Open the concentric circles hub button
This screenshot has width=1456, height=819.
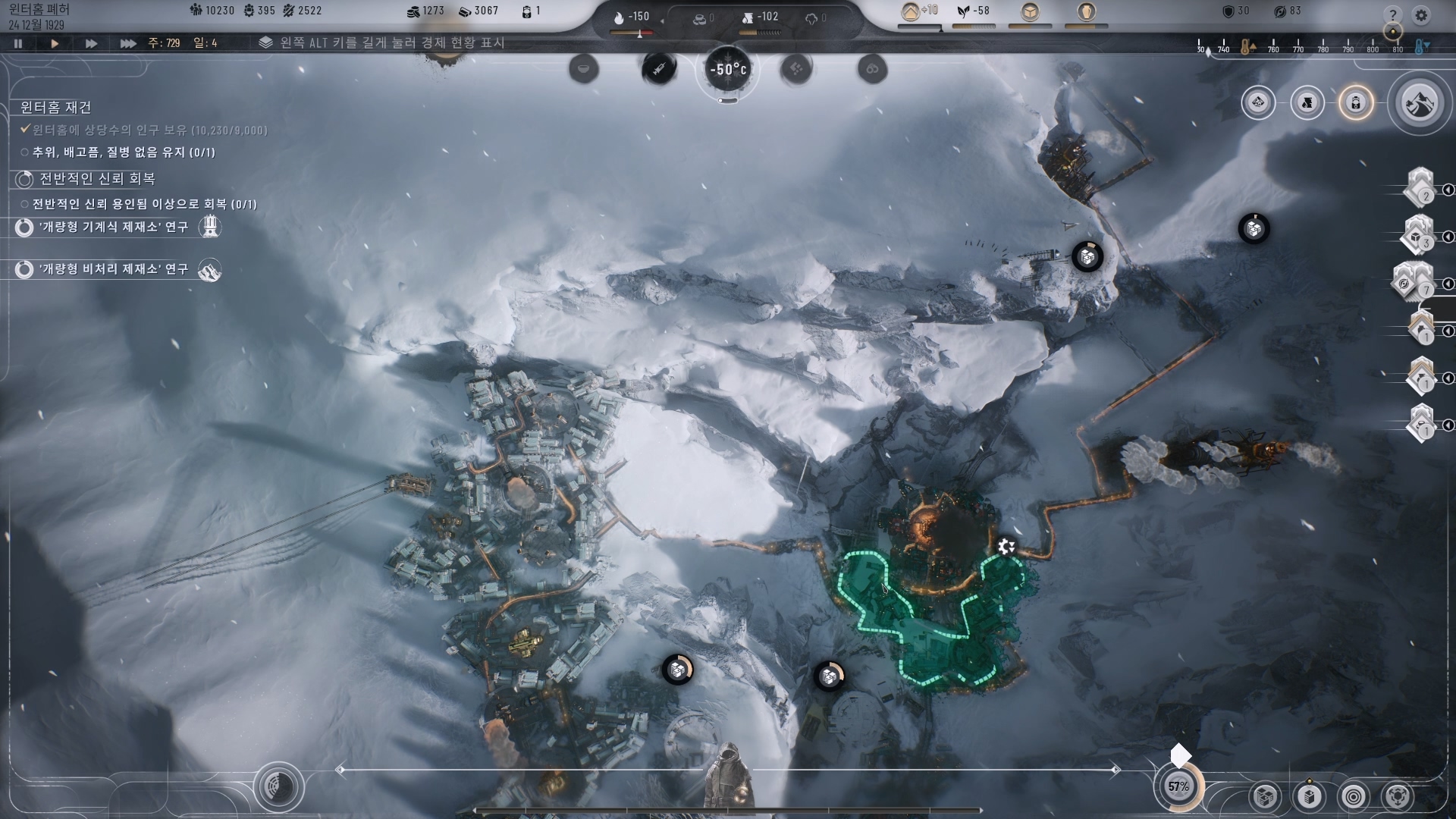point(1354,796)
